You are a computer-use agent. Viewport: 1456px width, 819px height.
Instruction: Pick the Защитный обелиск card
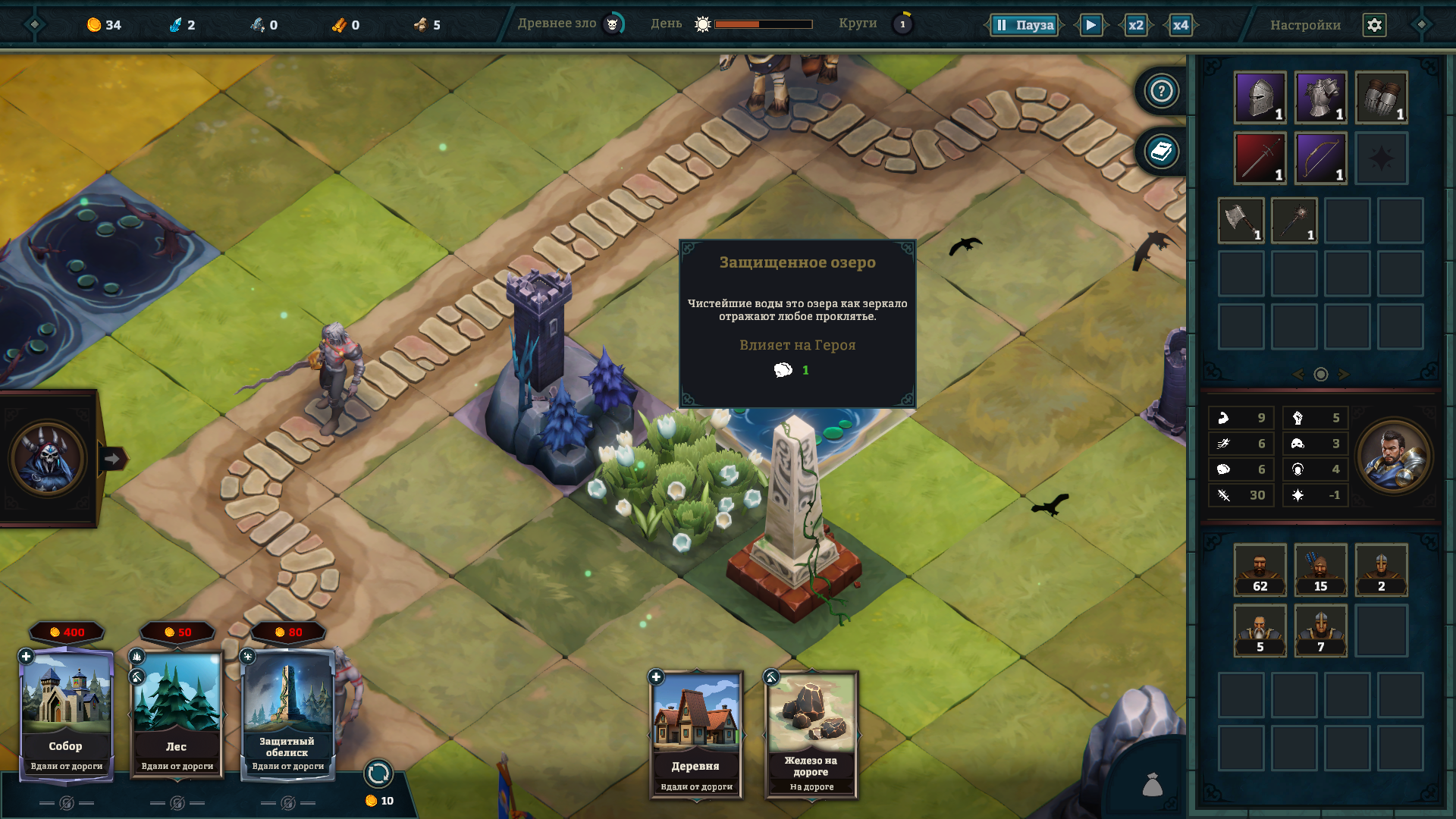[x=287, y=713]
